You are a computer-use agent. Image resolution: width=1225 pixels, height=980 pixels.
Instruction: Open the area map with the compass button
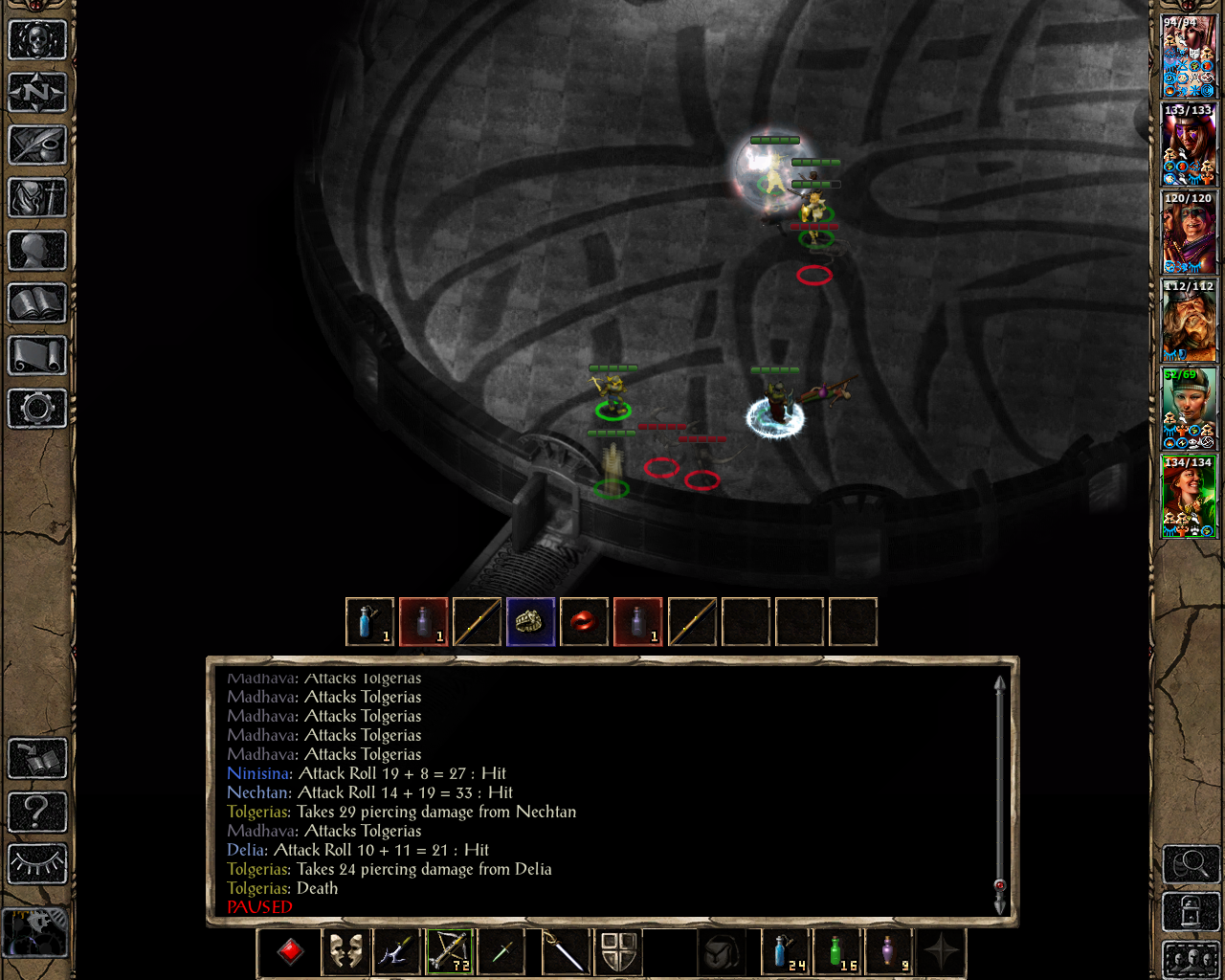[37, 93]
